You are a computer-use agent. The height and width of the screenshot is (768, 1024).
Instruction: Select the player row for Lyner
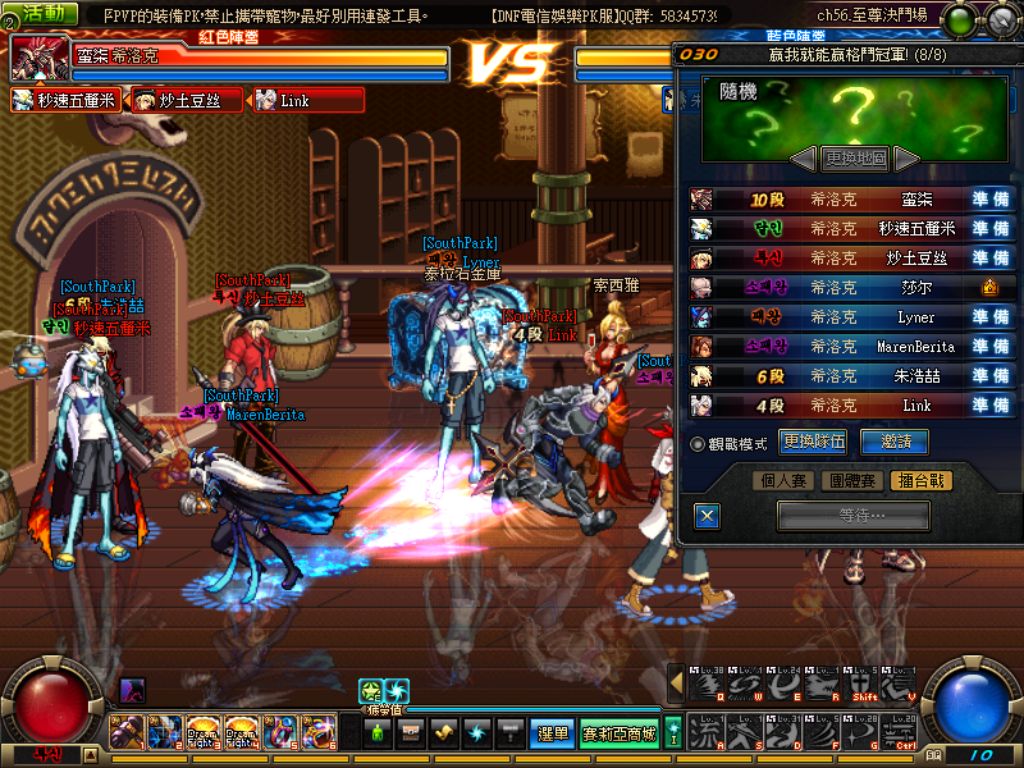pyautogui.click(x=852, y=317)
